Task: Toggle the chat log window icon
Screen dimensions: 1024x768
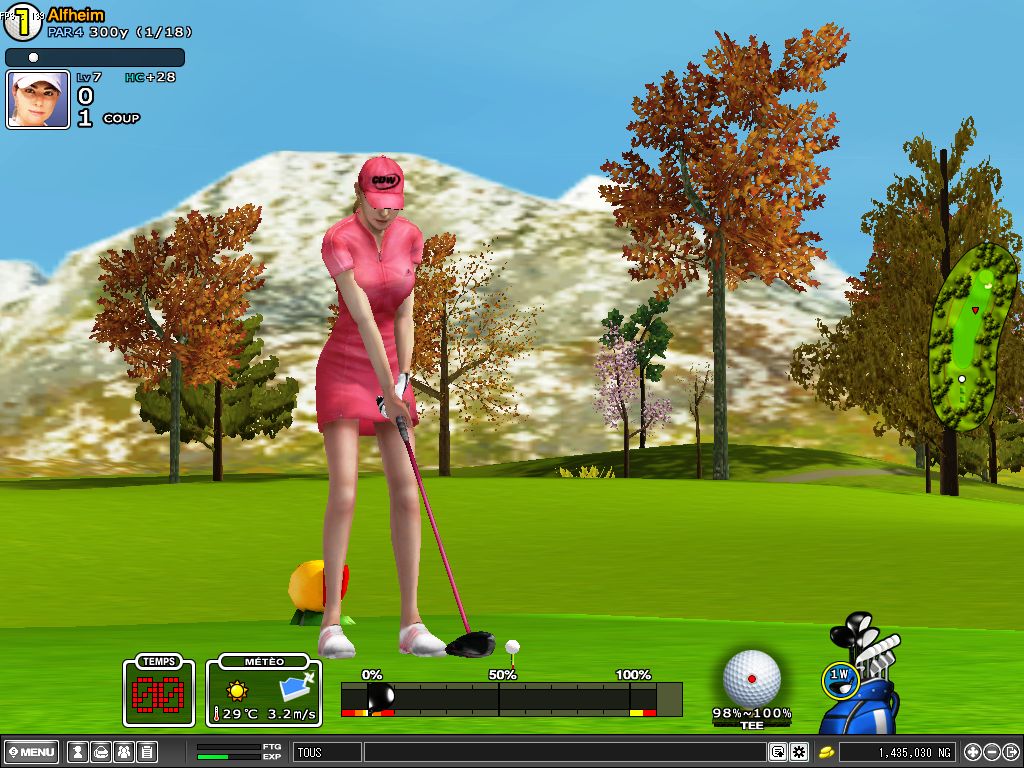Action: [x=777, y=752]
